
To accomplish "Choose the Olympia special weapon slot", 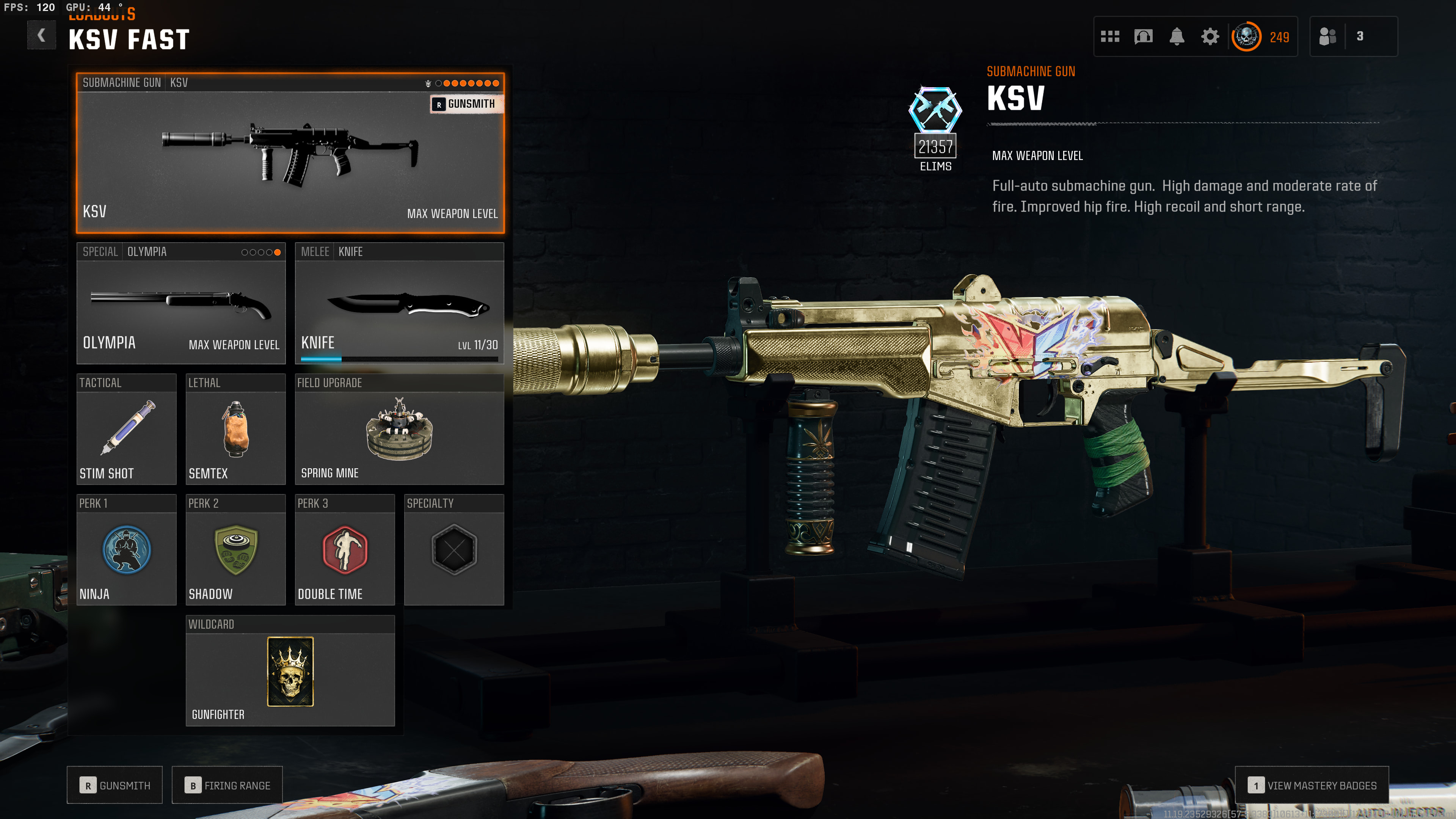I will point(181,303).
